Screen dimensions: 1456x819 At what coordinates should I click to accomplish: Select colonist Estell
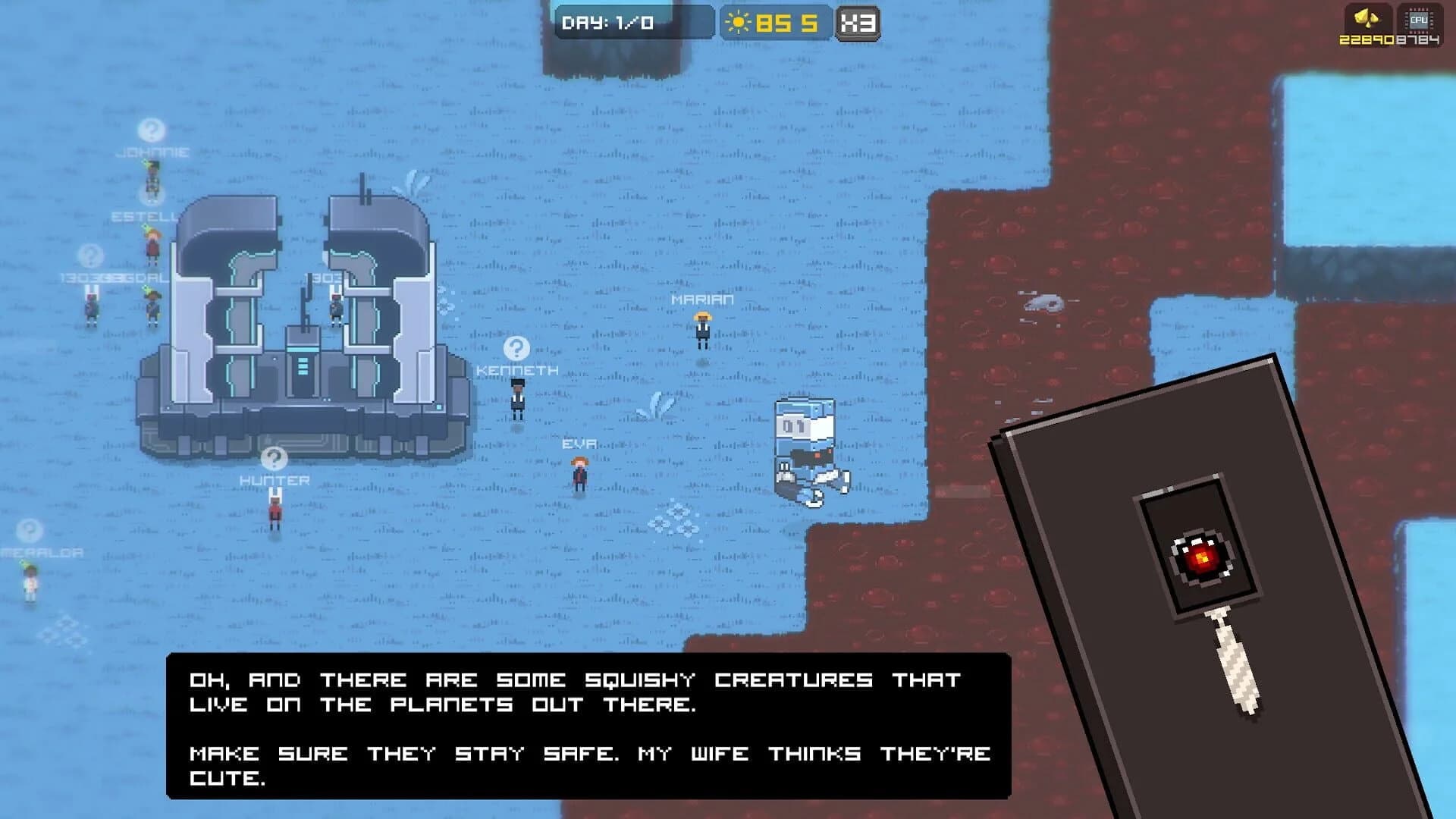click(x=152, y=246)
